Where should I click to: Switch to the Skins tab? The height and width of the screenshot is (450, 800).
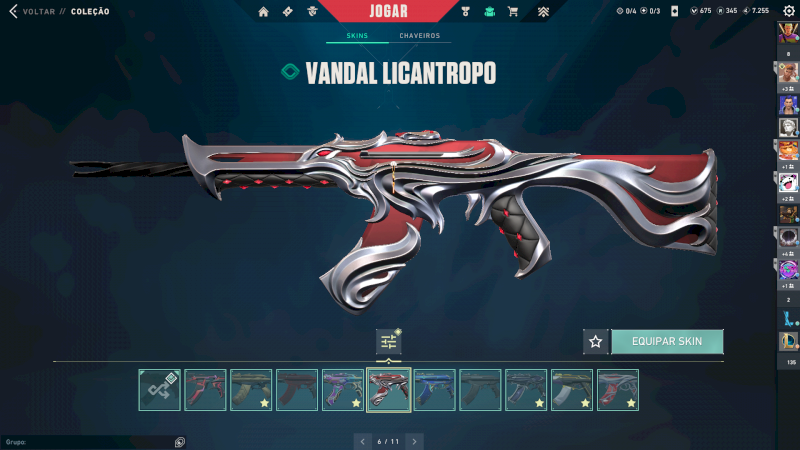[357, 36]
